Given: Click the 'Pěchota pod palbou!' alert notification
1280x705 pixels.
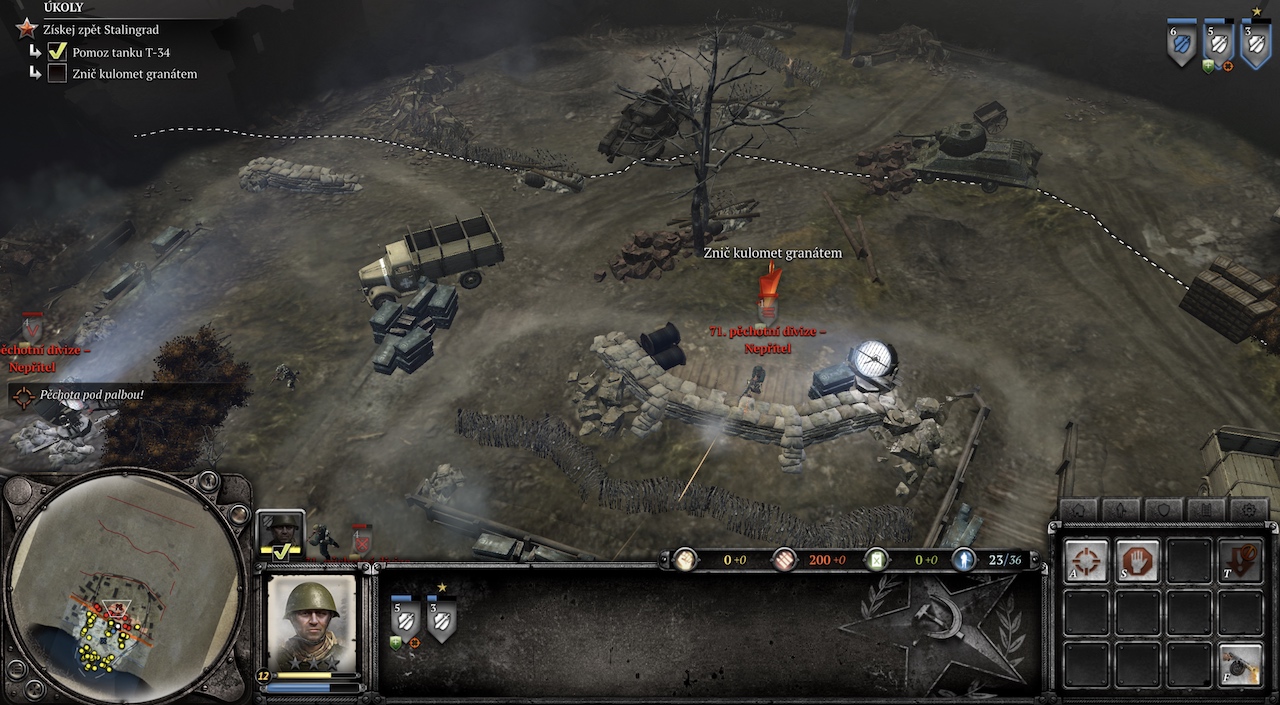Looking at the screenshot, I should 92,395.
